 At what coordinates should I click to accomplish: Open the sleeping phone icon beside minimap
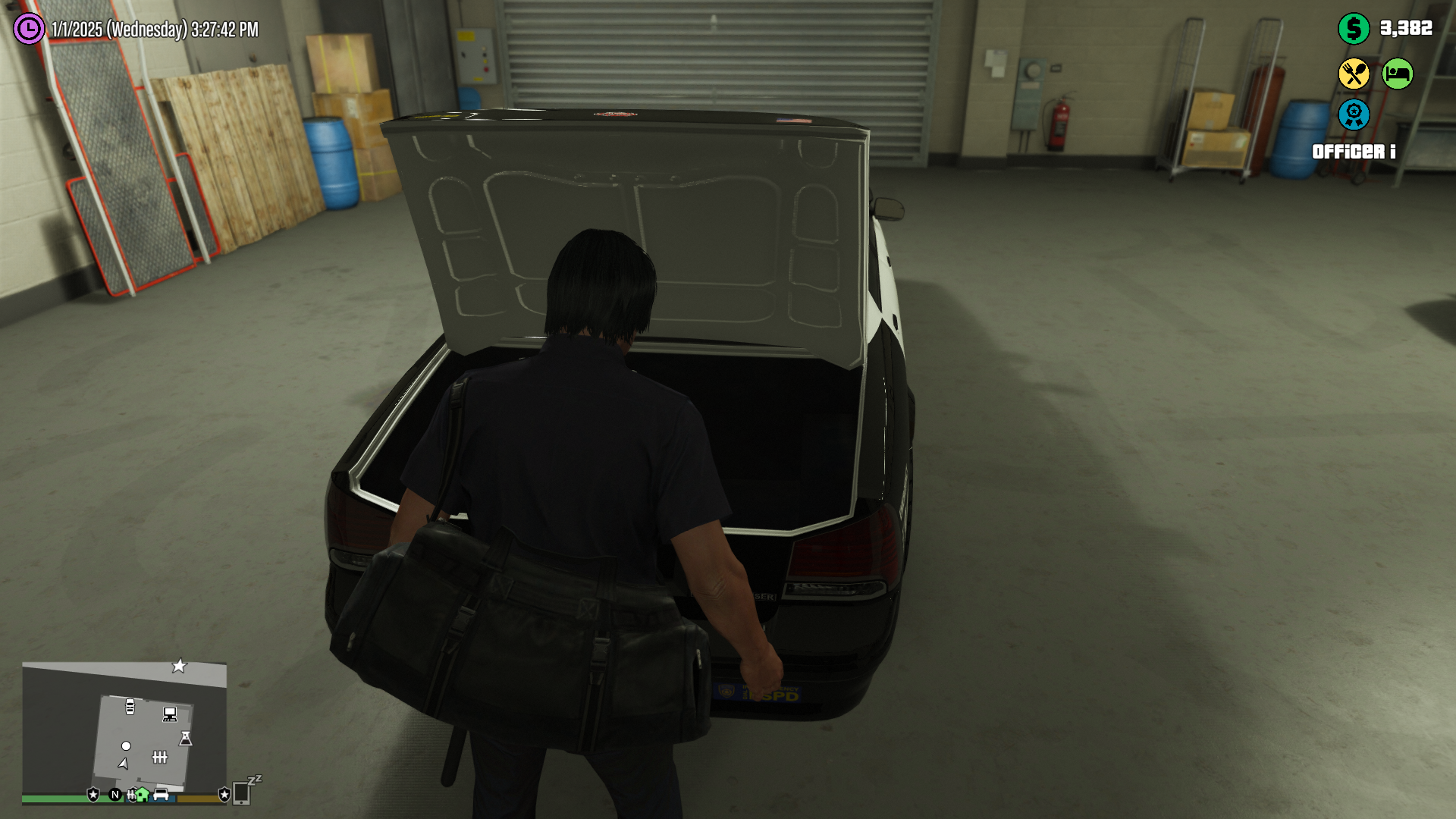click(x=243, y=792)
